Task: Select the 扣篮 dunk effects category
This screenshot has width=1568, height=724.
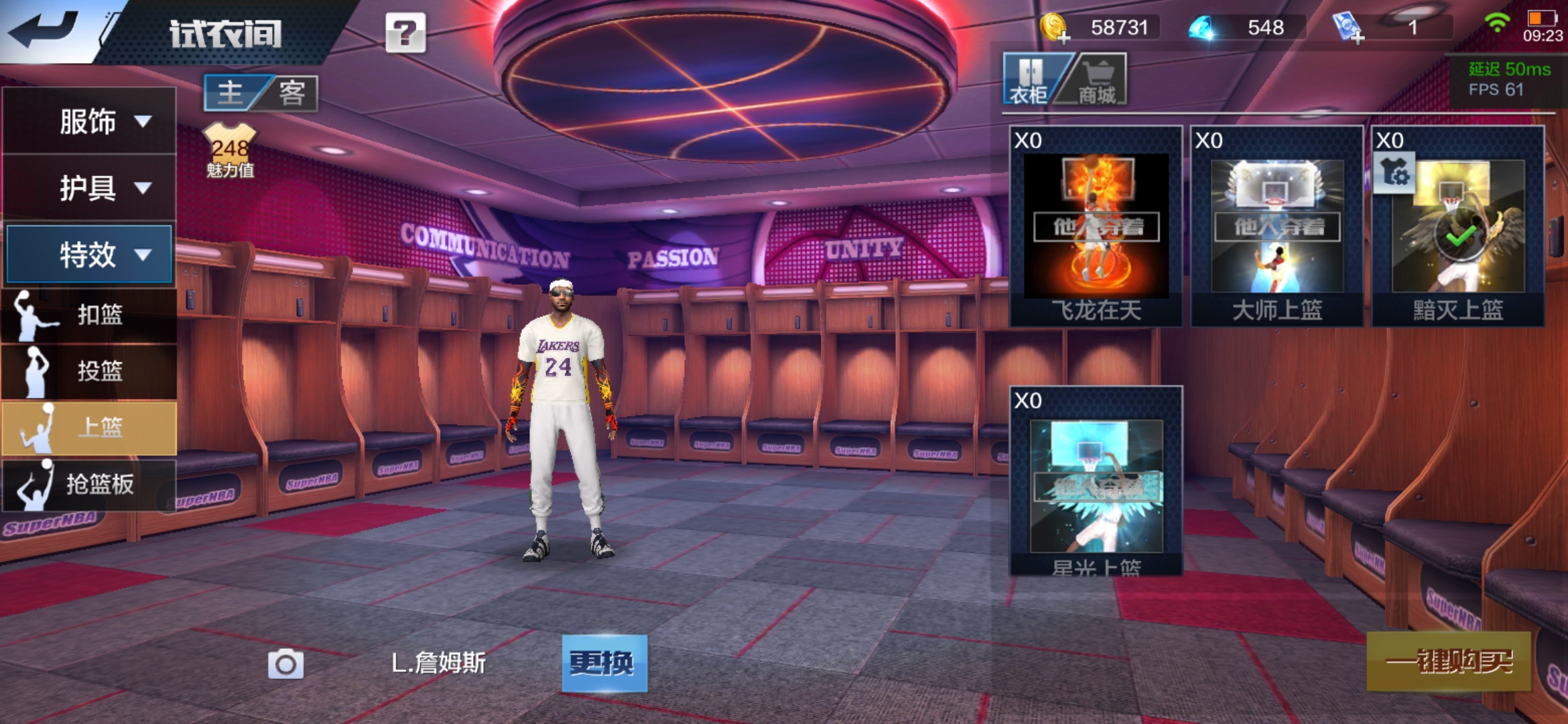Action: (89, 314)
